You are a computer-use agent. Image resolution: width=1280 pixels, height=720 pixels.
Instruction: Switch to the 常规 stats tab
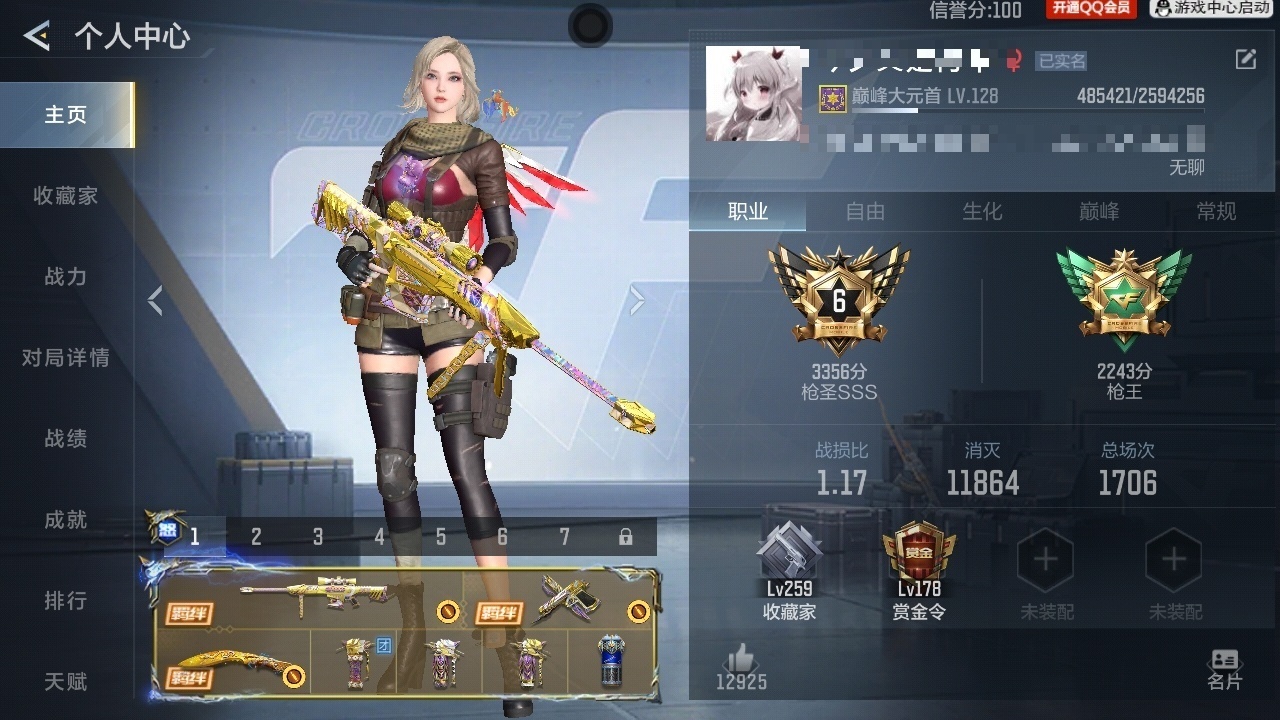(x=1216, y=211)
